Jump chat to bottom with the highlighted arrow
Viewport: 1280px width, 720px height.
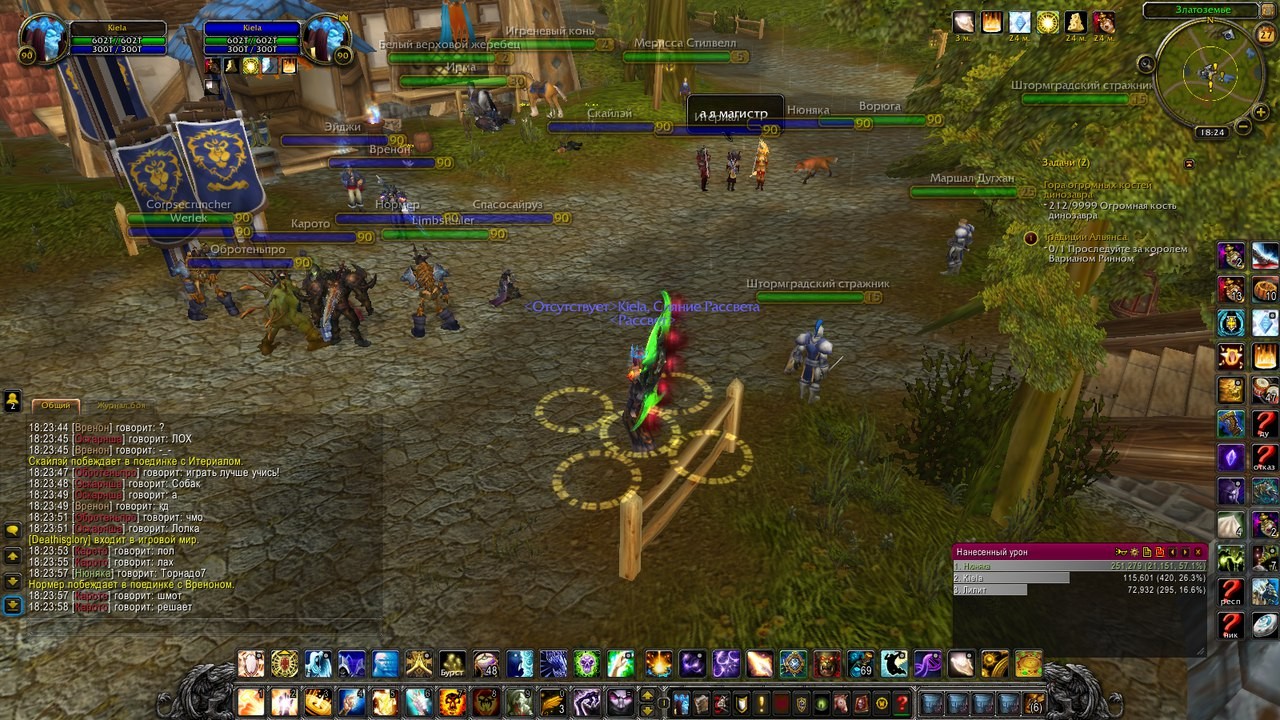tap(13, 605)
